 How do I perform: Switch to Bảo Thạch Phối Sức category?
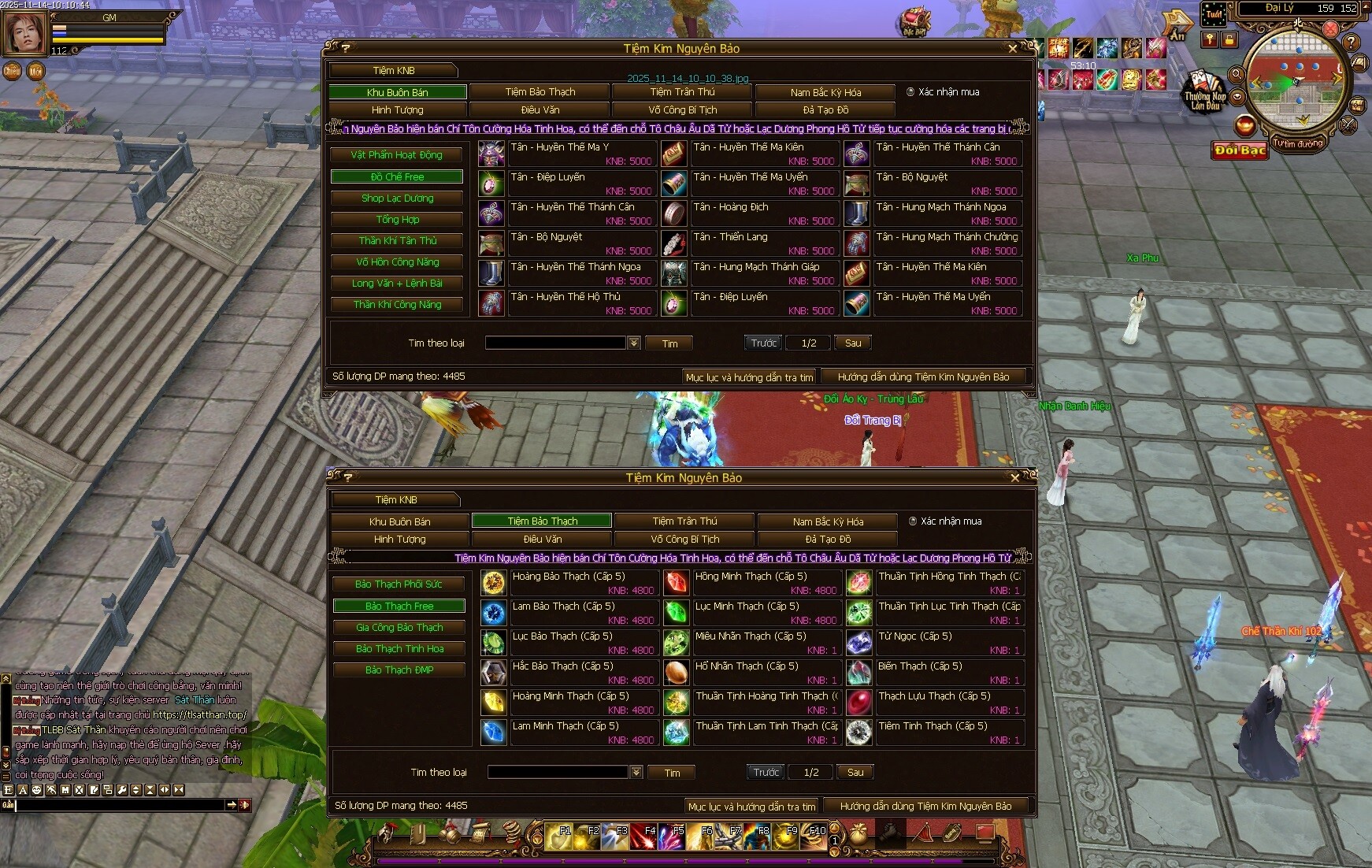pos(399,584)
